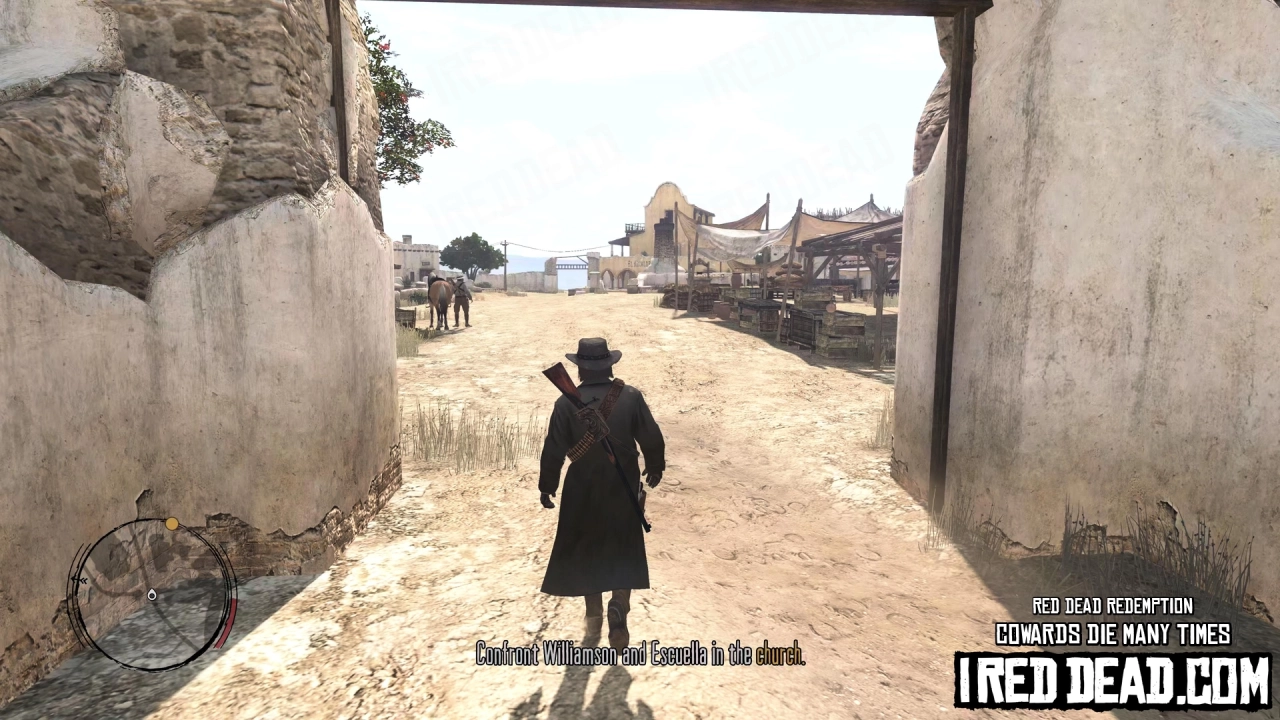Select the RED DEAD REDEMPTION title text
1280x720 pixels.
(x=1110, y=606)
